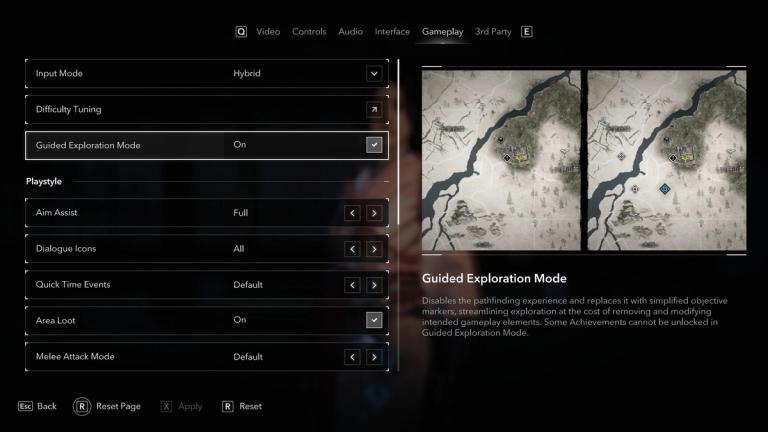
Task: Switch to the Video tab
Action: click(268, 32)
